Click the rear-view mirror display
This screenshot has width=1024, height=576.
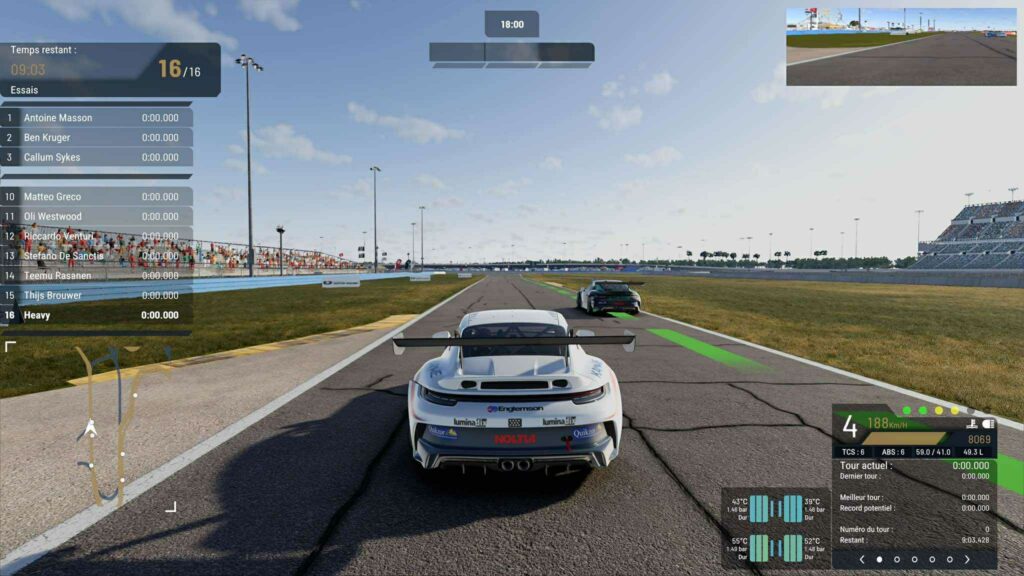[900, 47]
